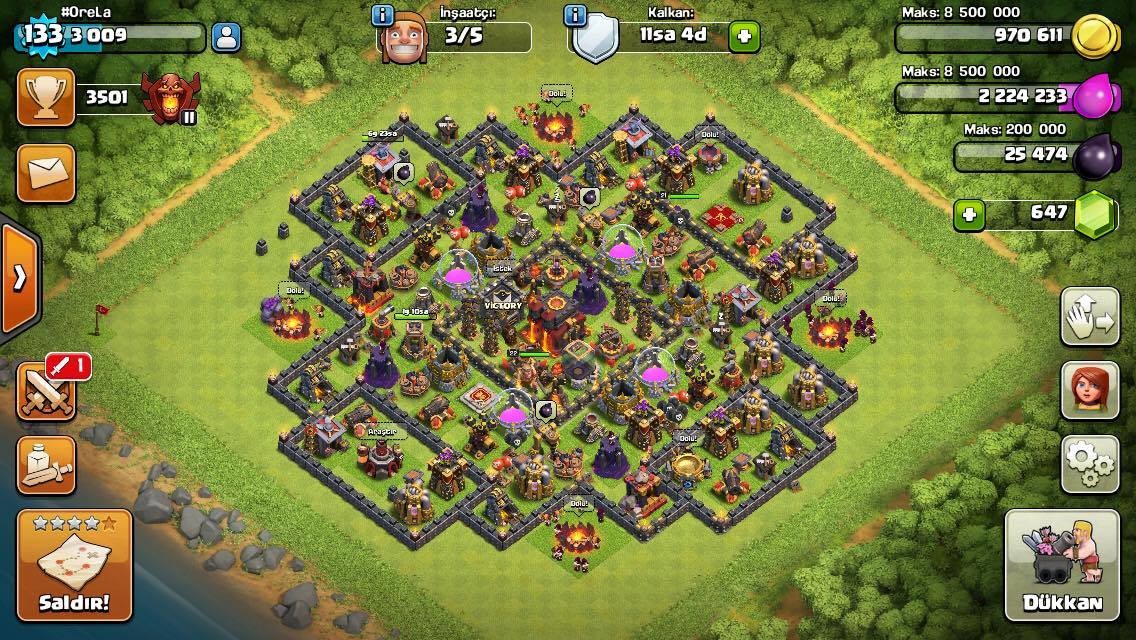The height and width of the screenshot is (640, 1136).
Task: Open the village layout editor button
Action: [x=1089, y=317]
